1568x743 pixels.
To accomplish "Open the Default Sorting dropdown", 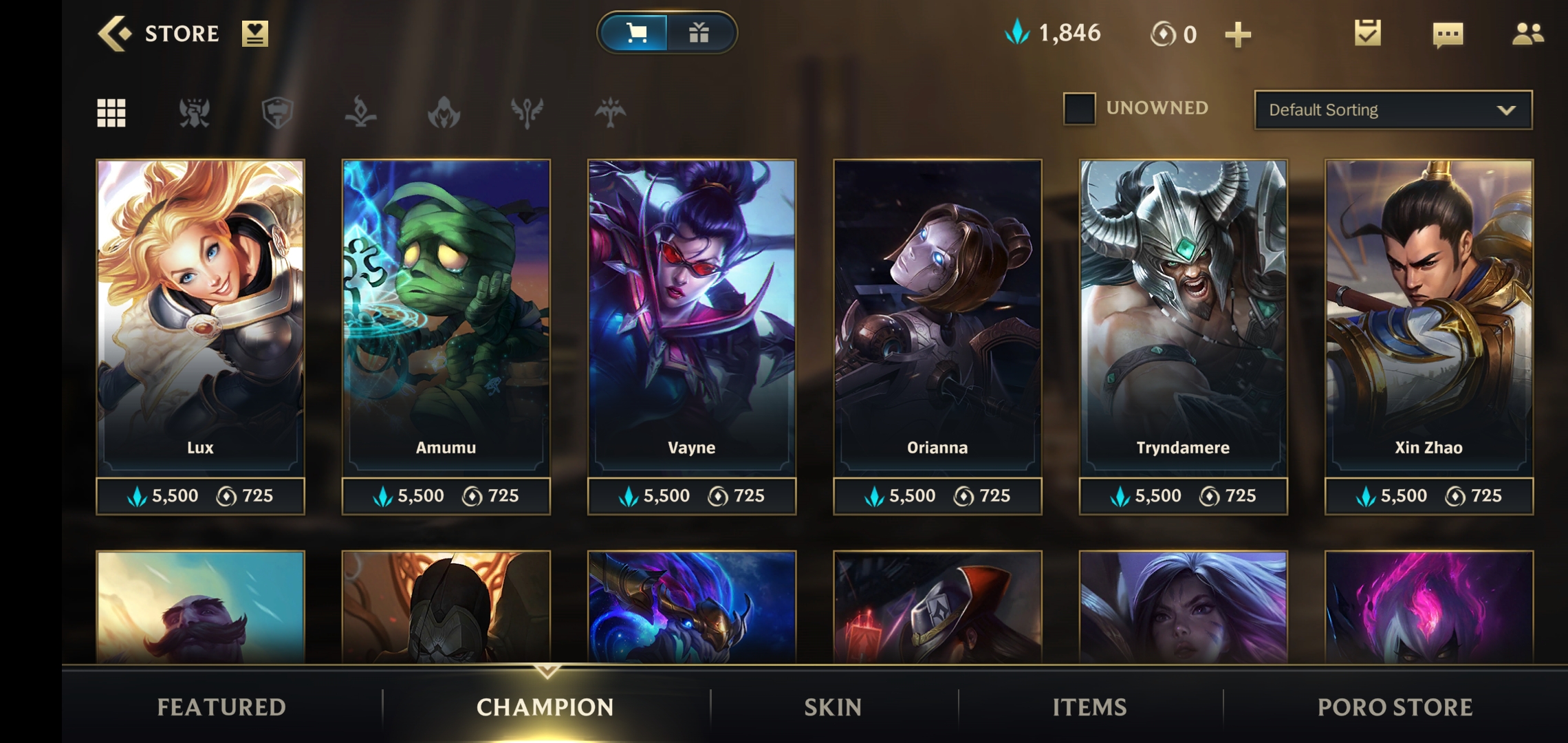I will 1393,110.
